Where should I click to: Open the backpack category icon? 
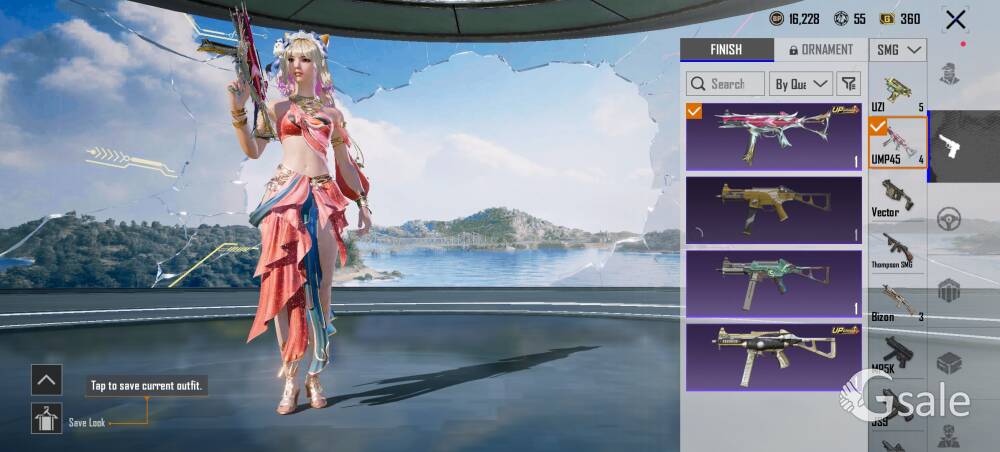pos(950,290)
